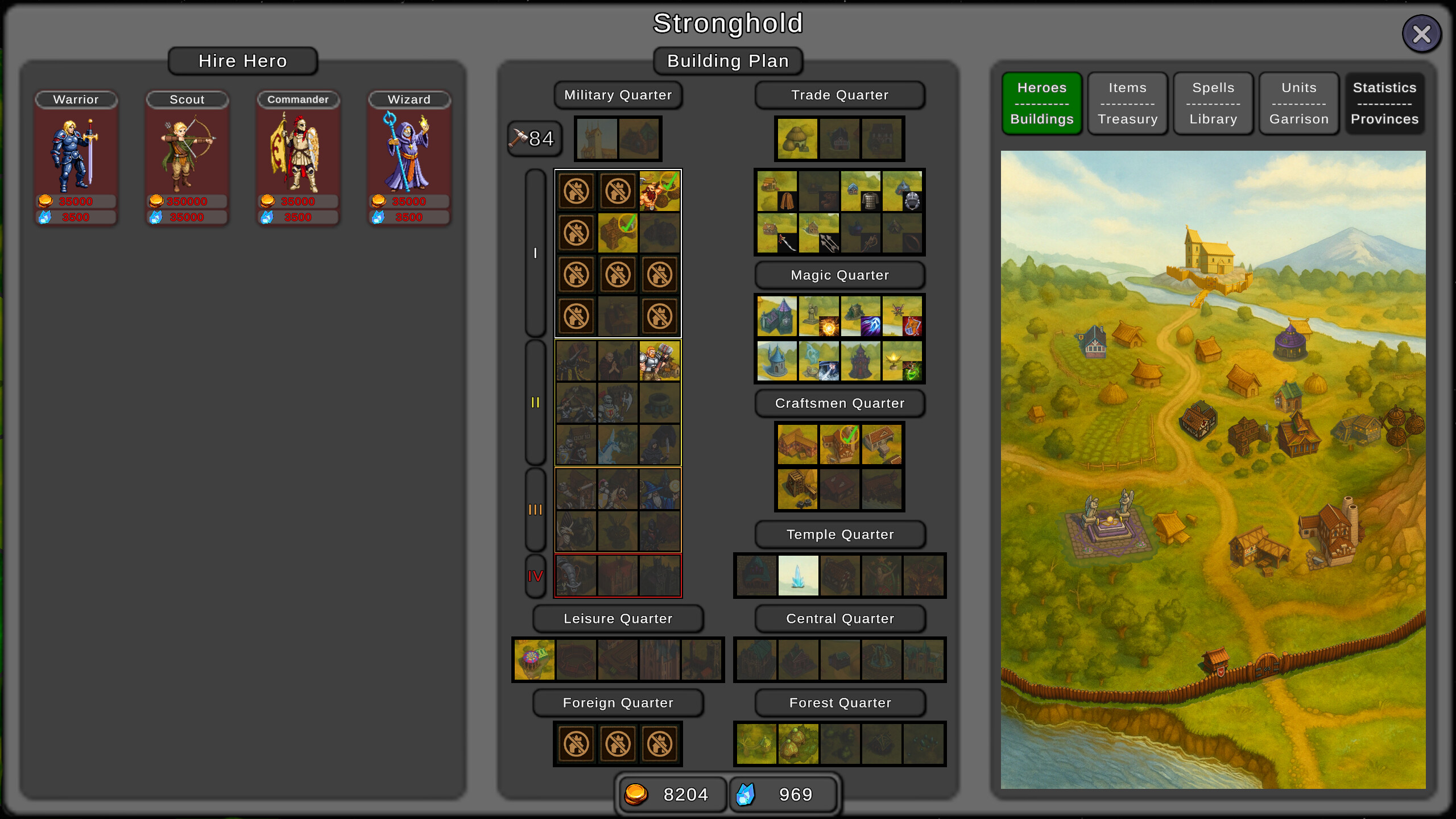Expand the Forest Quarter section

[x=840, y=702]
